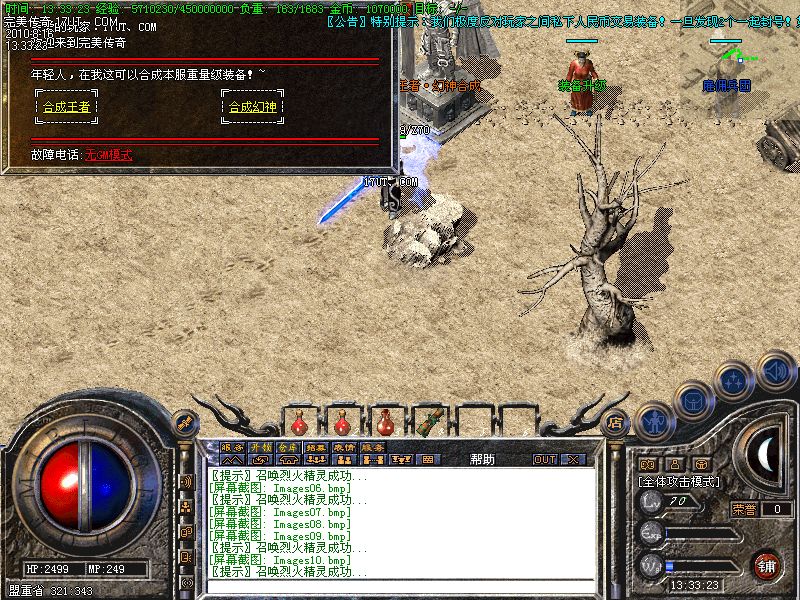Open the character equipment round button
This screenshot has height=600, width=800.
coord(652,420)
